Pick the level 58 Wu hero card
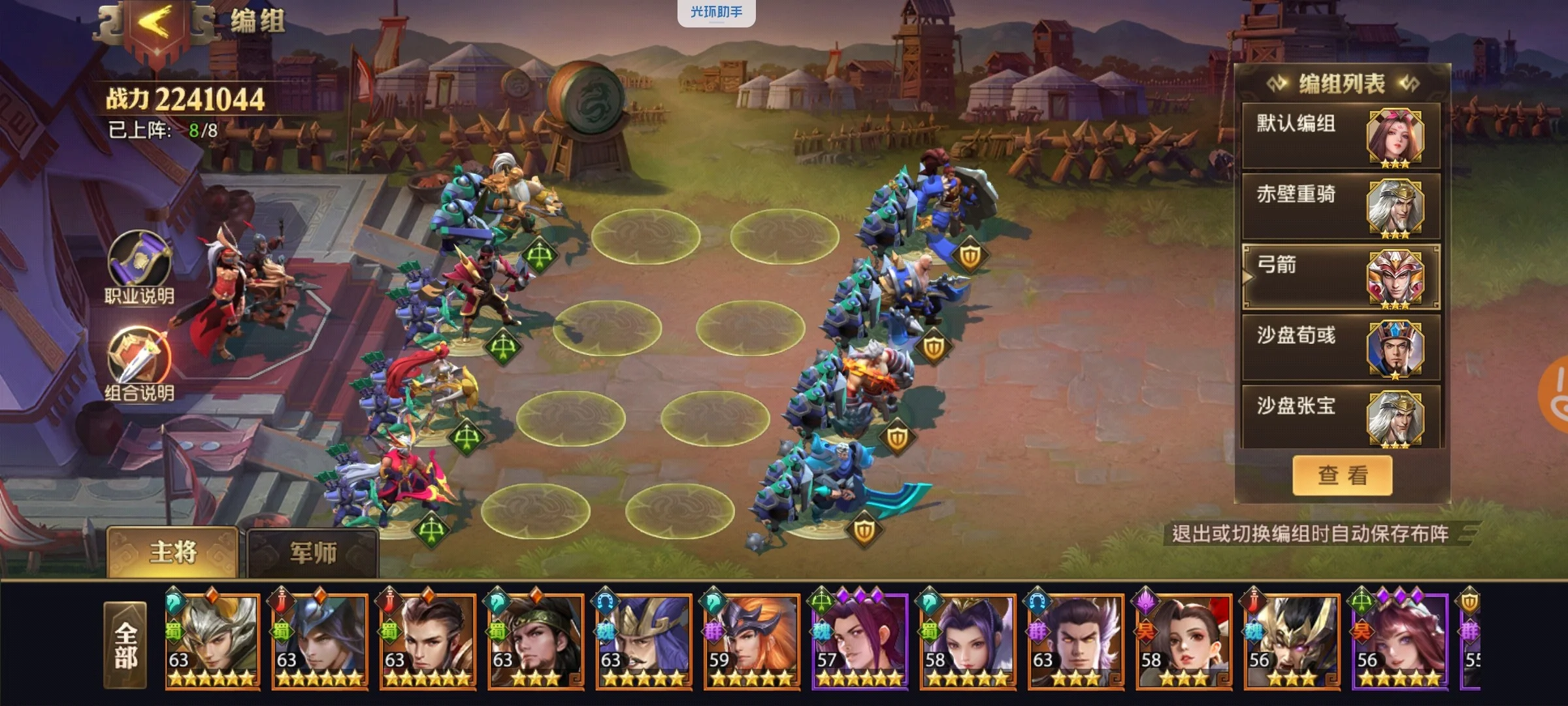 [x=1183, y=641]
